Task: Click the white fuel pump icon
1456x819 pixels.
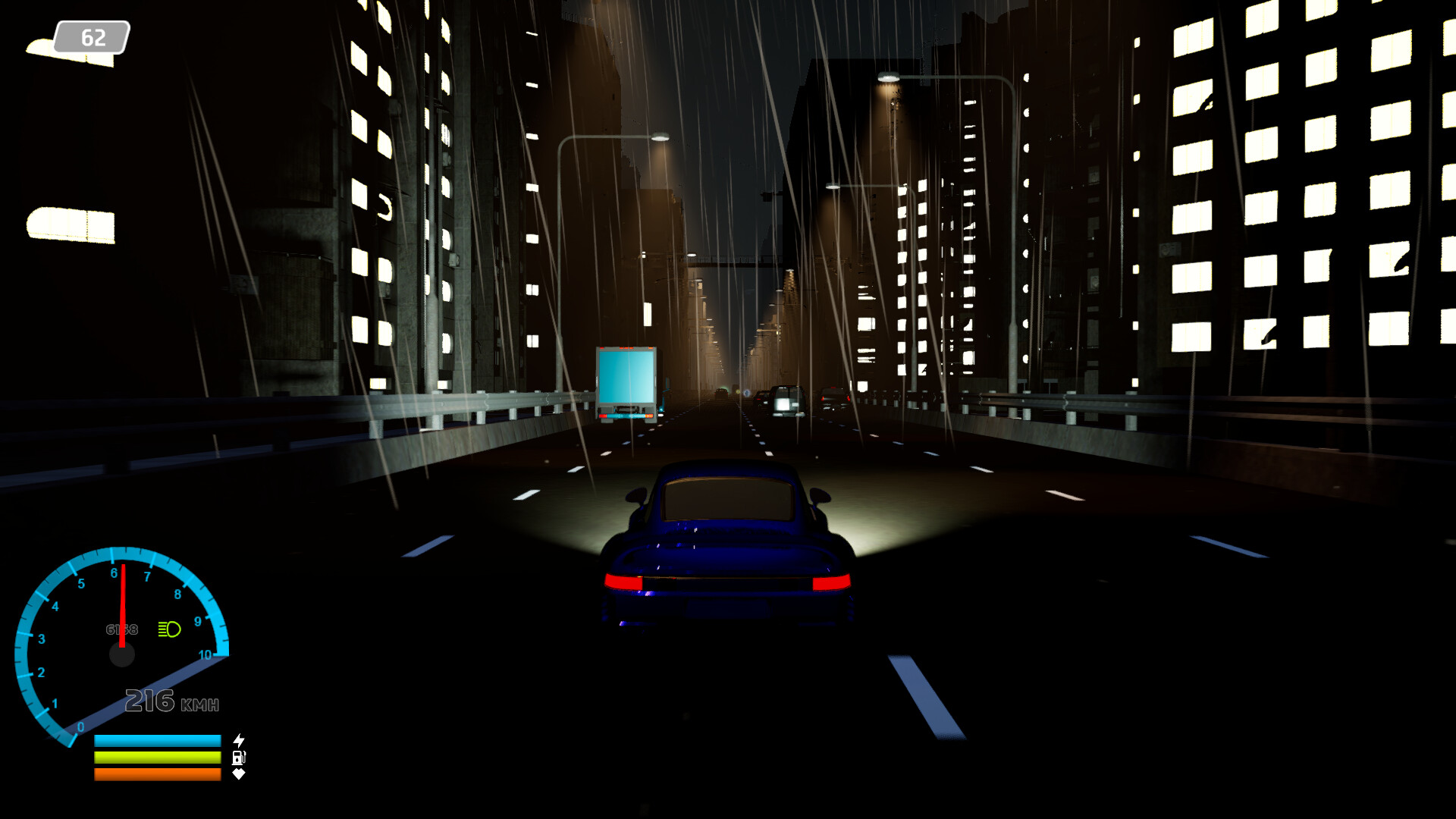Action: point(238,757)
